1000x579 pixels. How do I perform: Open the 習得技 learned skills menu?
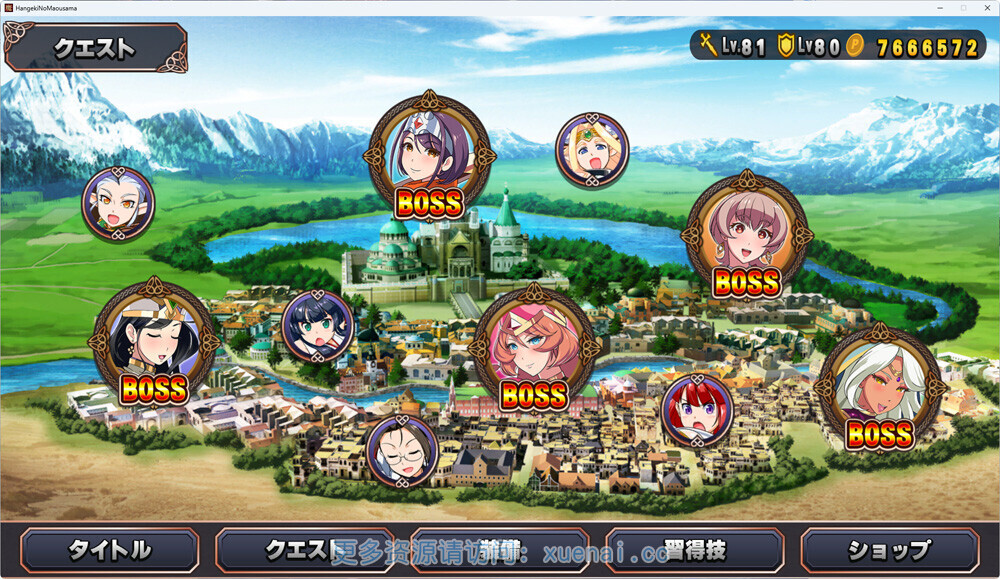coord(695,550)
